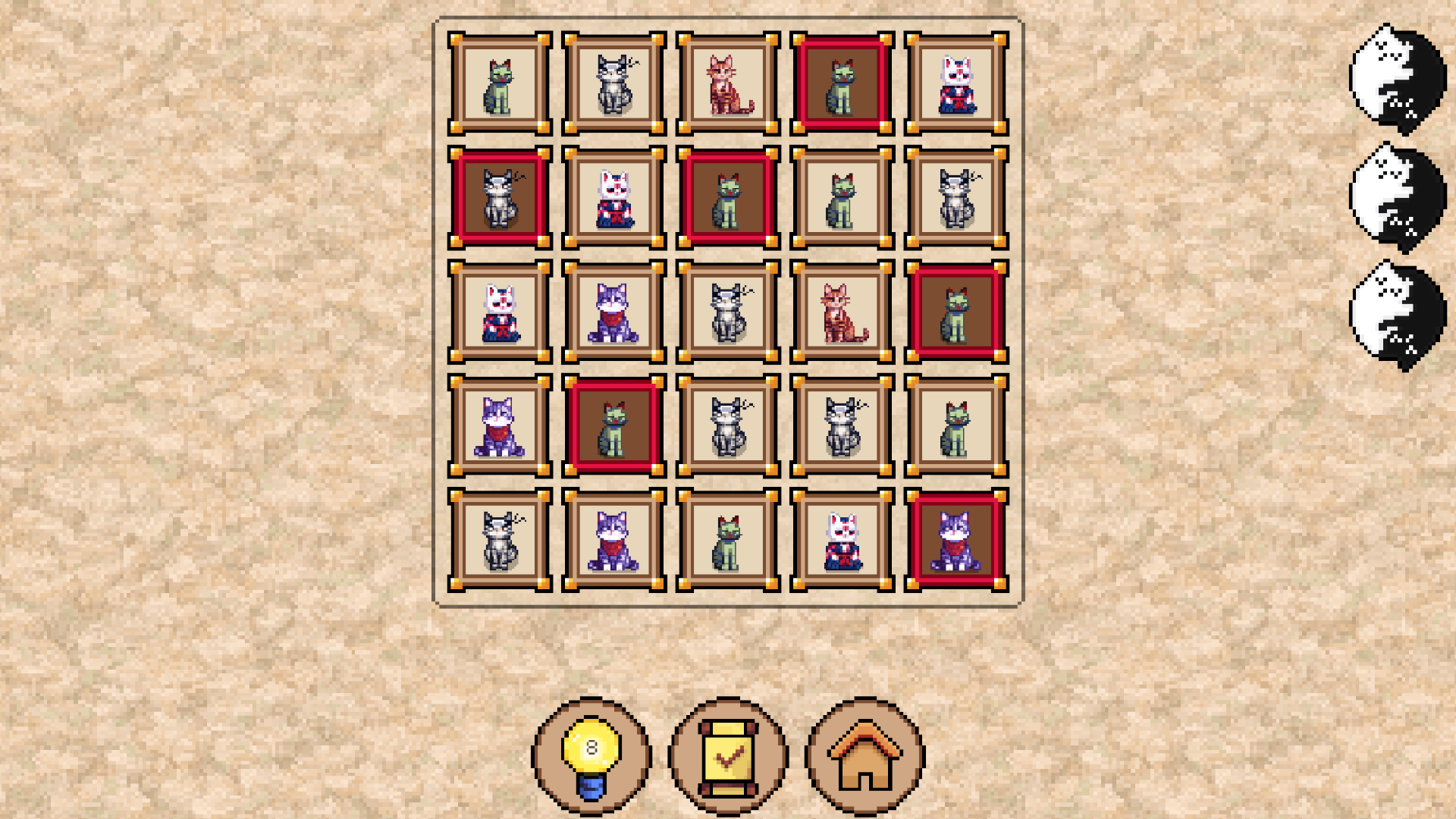Select the orange tabby in the third row

[840, 311]
